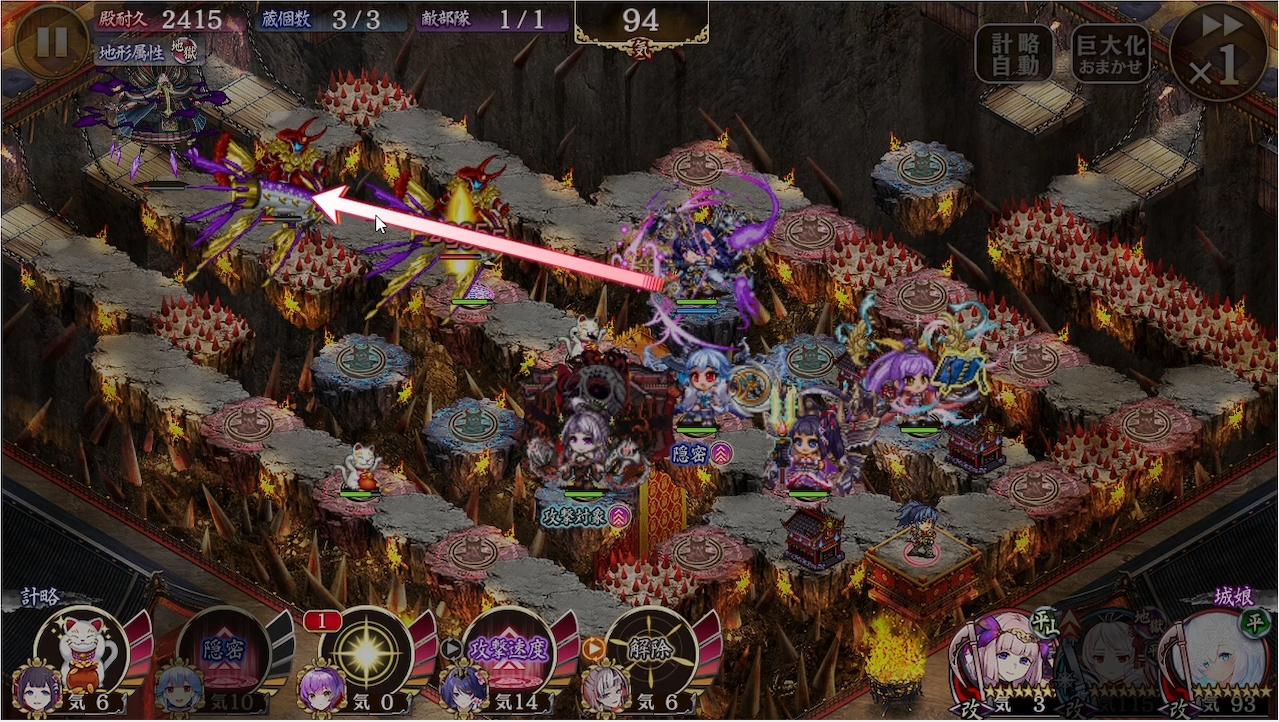Viewport: 1279px width, 722px height.
Task: Toggle the 巨大化おまかせ auto-enlarge button
Action: [x=1111, y=53]
